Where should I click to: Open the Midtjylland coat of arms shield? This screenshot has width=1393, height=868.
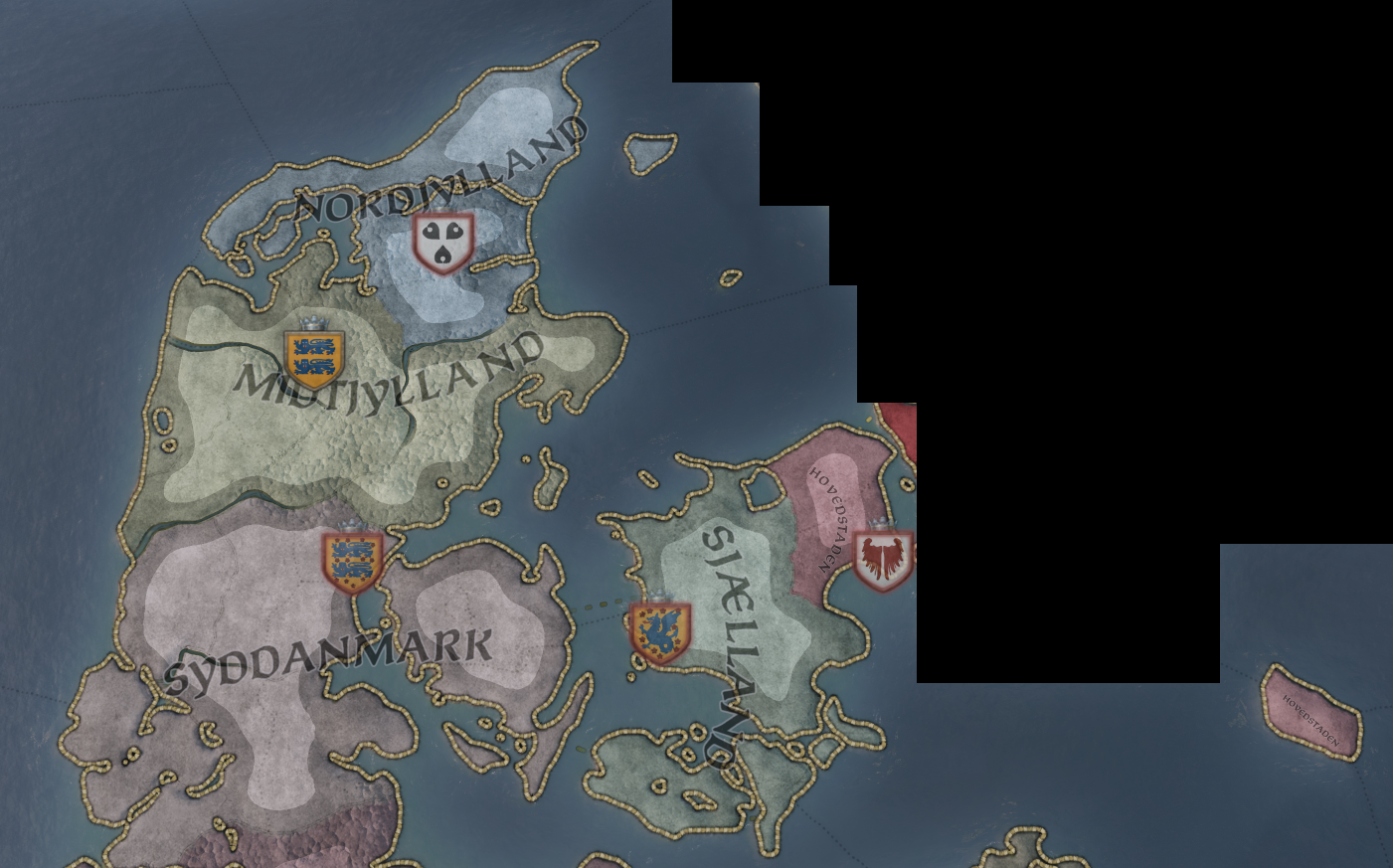[314, 357]
